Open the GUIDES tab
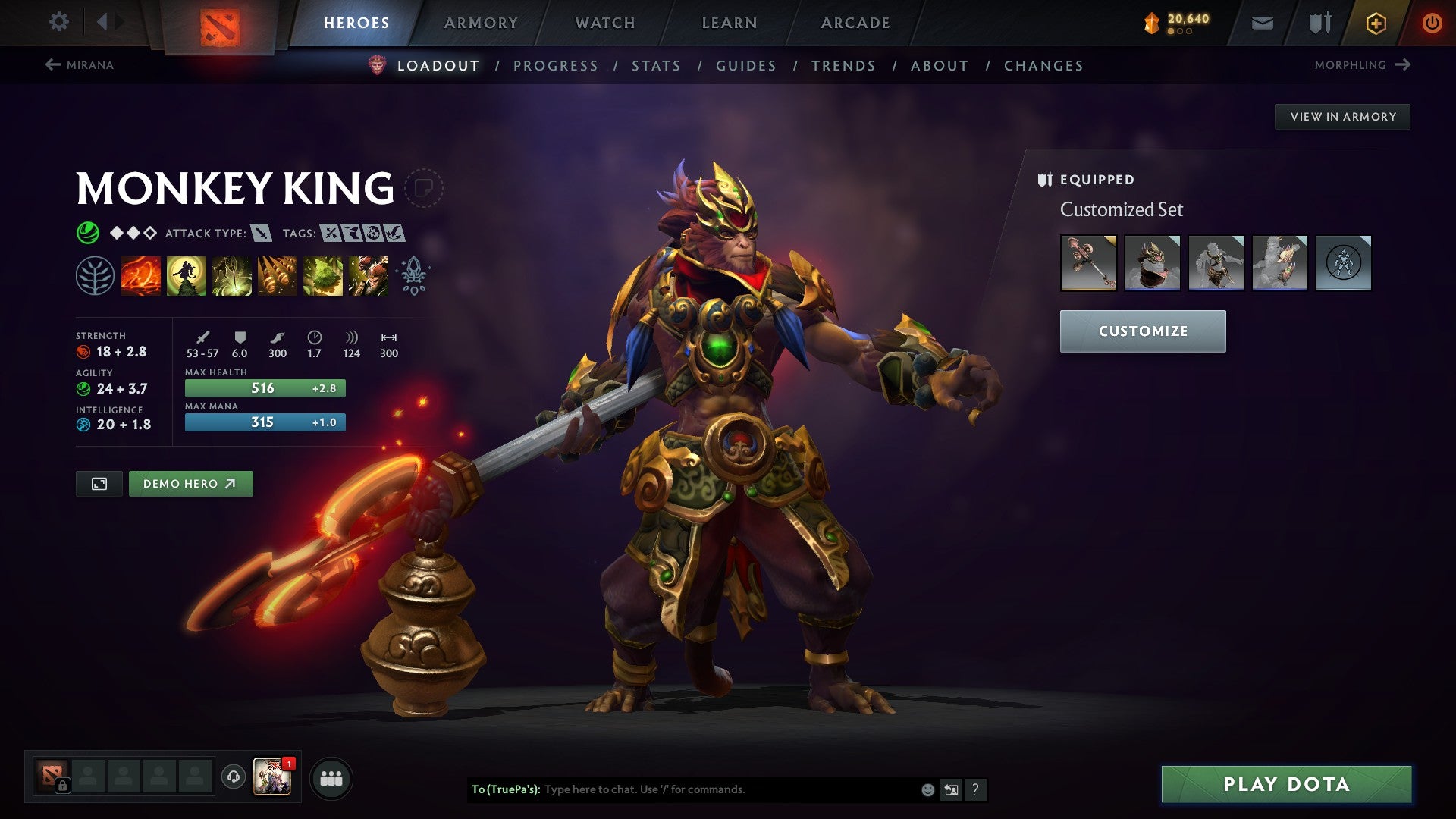The width and height of the screenshot is (1456, 819). (745, 66)
